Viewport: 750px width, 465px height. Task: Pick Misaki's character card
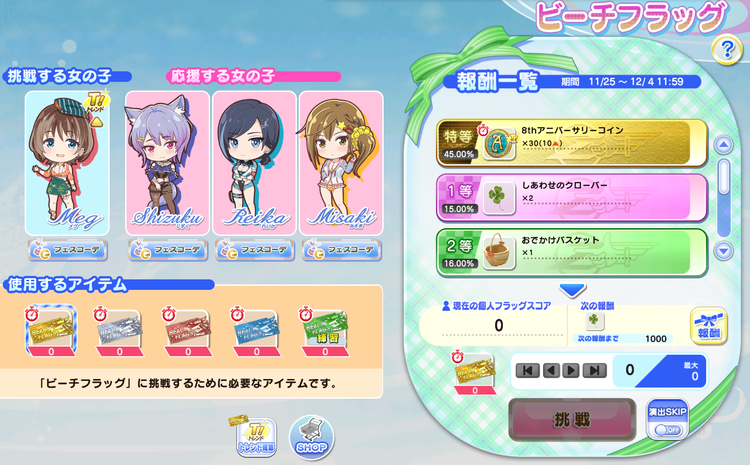coord(340,163)
